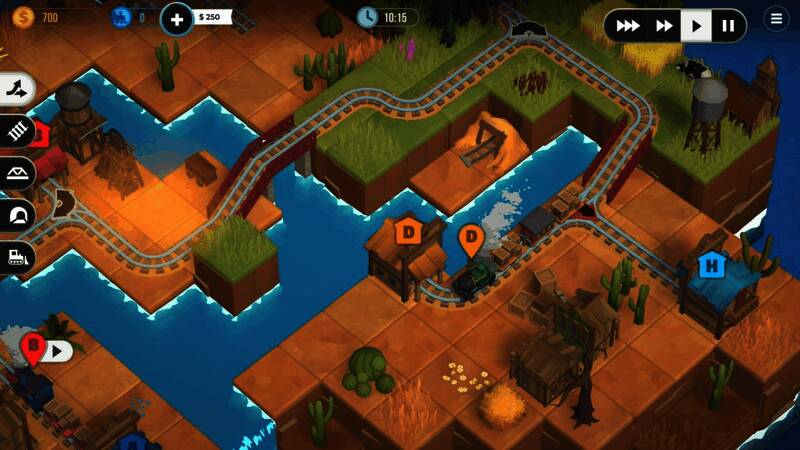
Task: Pick the tunnel building tool
Action: [17, 214]
